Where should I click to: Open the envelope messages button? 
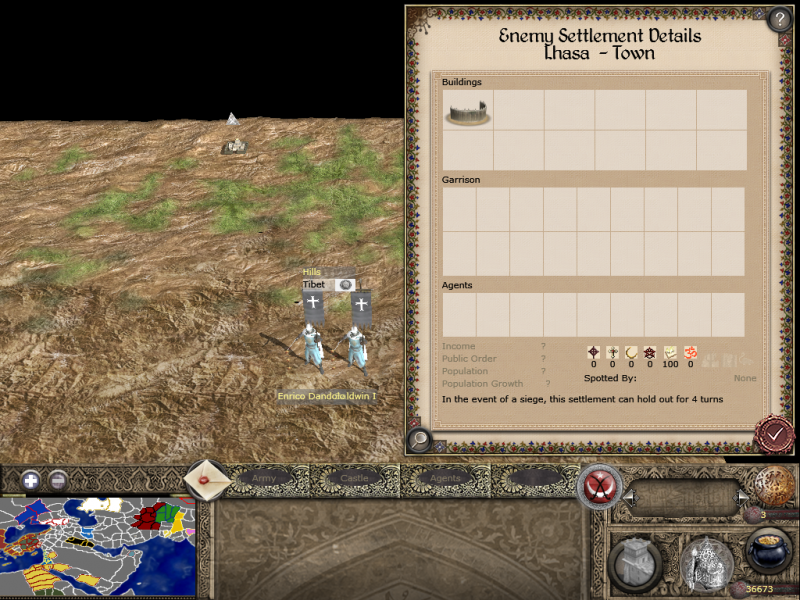coord(207,479)
